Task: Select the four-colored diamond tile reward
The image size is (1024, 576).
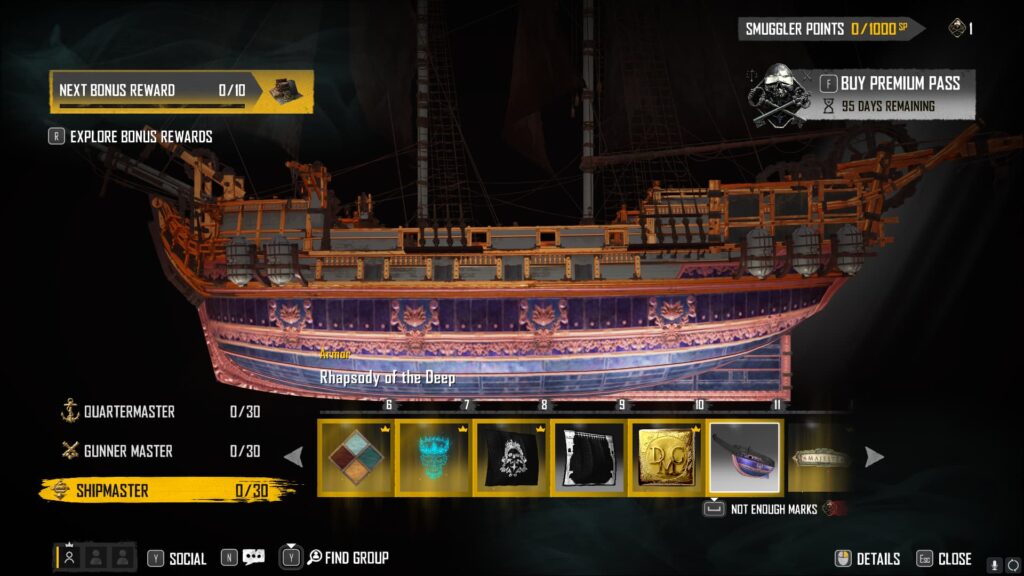Action: tap(357, 457)
